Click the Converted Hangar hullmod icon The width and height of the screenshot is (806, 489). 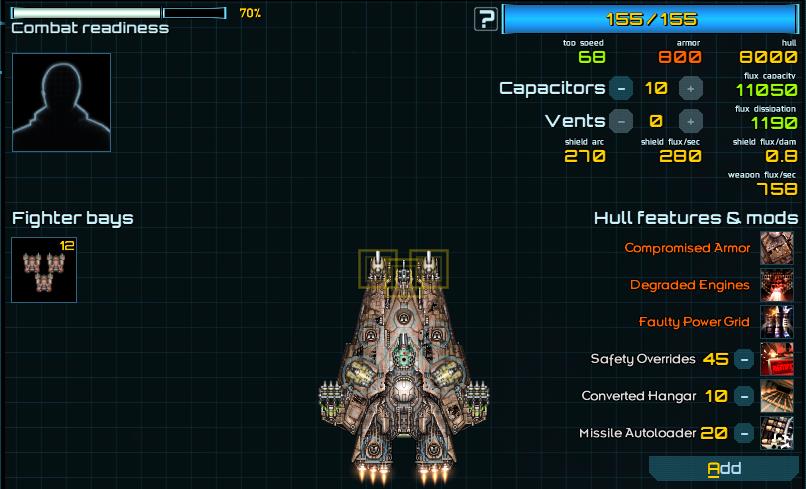click(x=777, y=396)
